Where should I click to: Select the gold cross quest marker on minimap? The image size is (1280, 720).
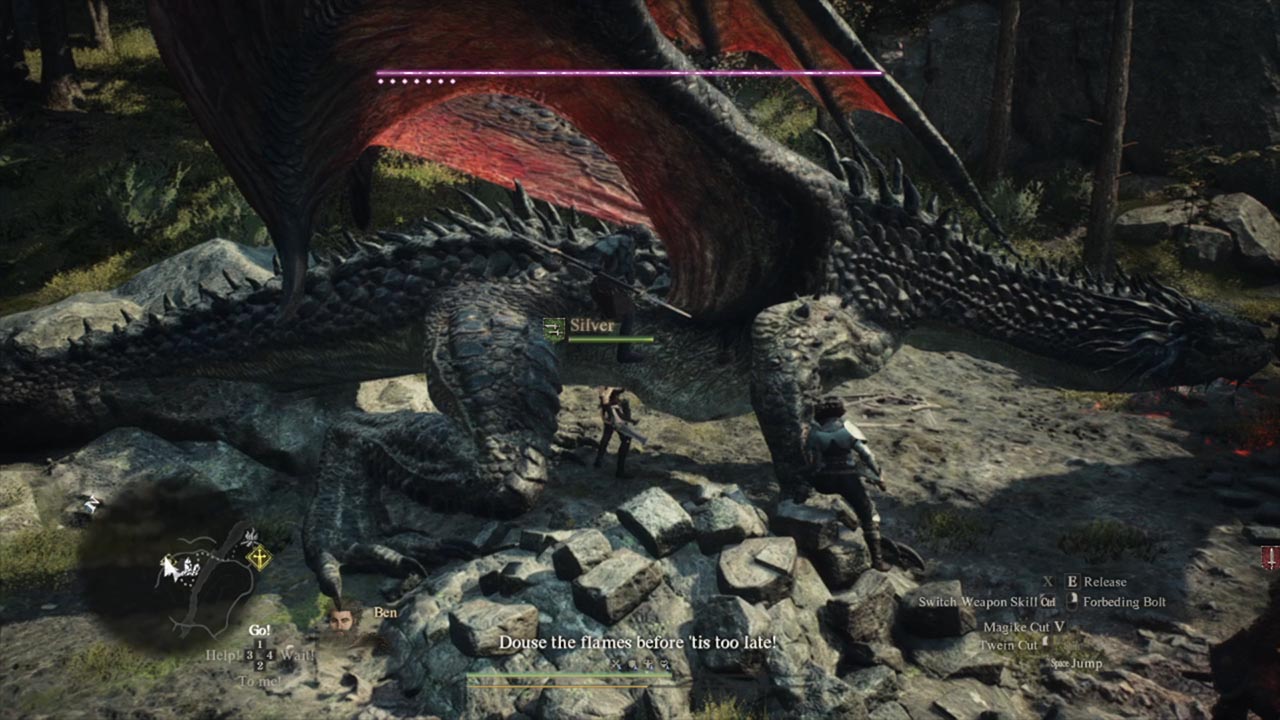pos(259,558)
